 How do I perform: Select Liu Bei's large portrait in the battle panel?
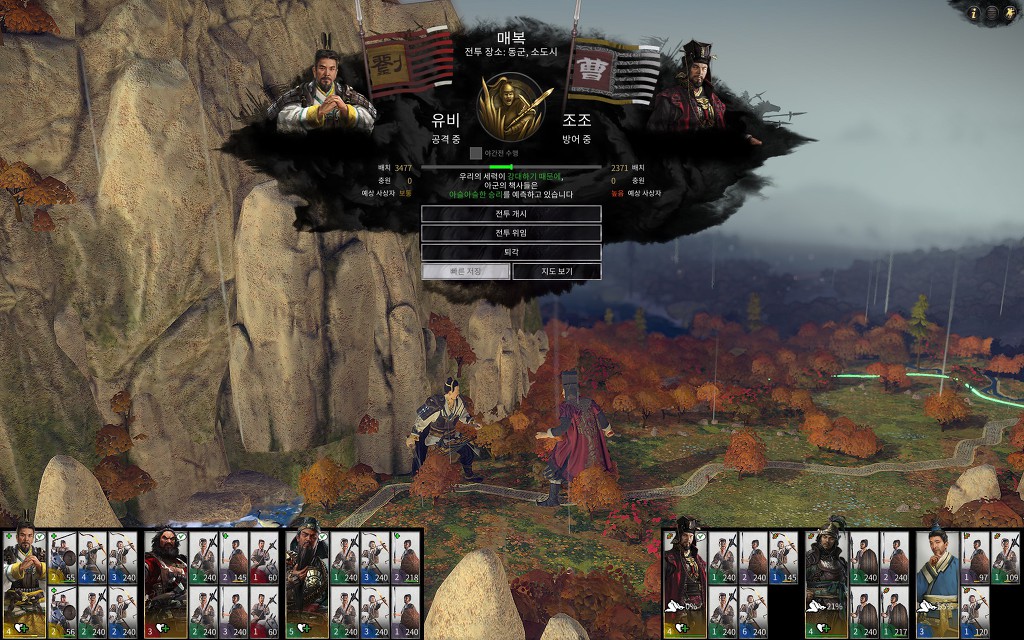tap(325, 92)
